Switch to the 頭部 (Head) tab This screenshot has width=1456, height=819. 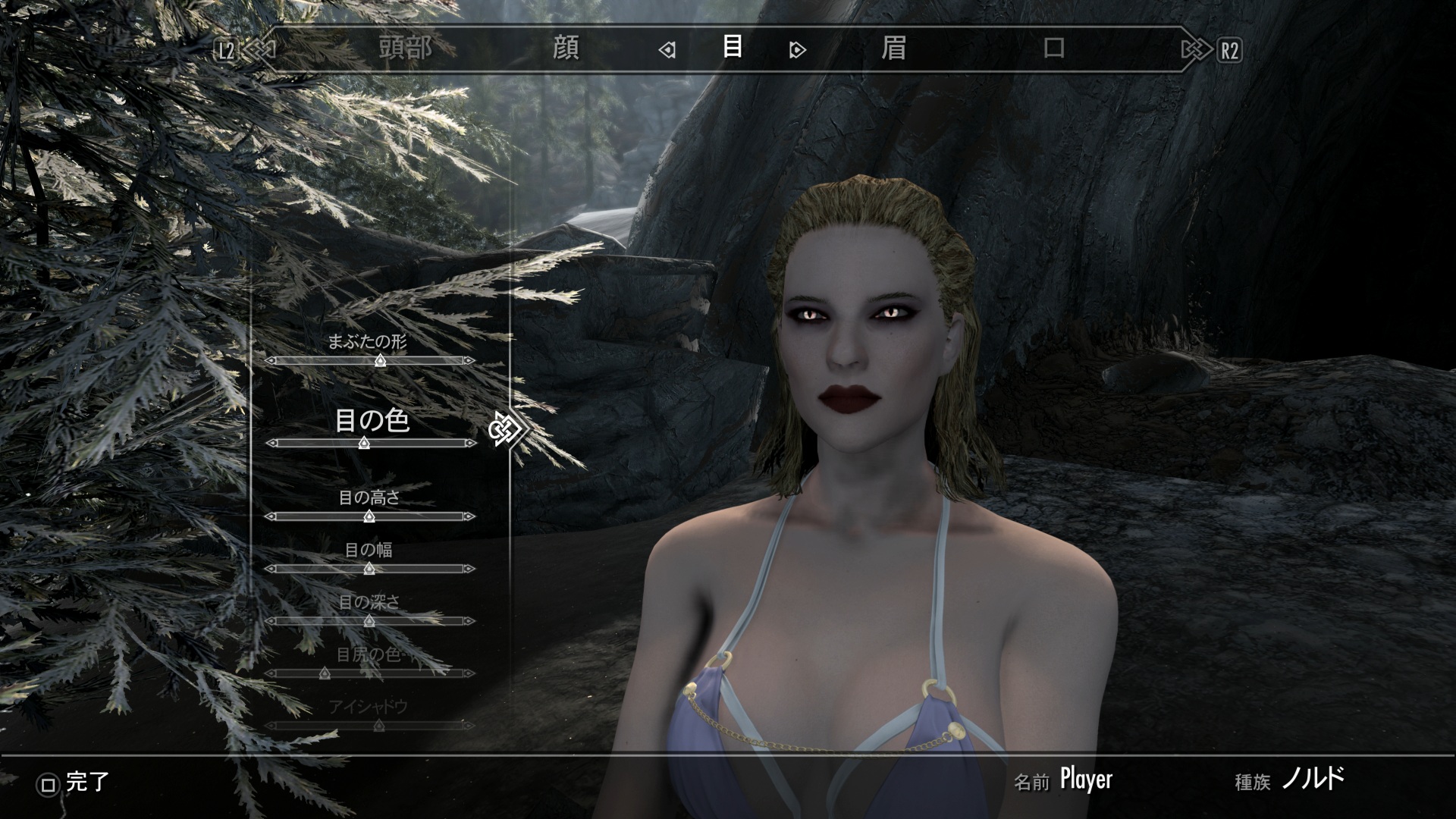coord(406,49)
